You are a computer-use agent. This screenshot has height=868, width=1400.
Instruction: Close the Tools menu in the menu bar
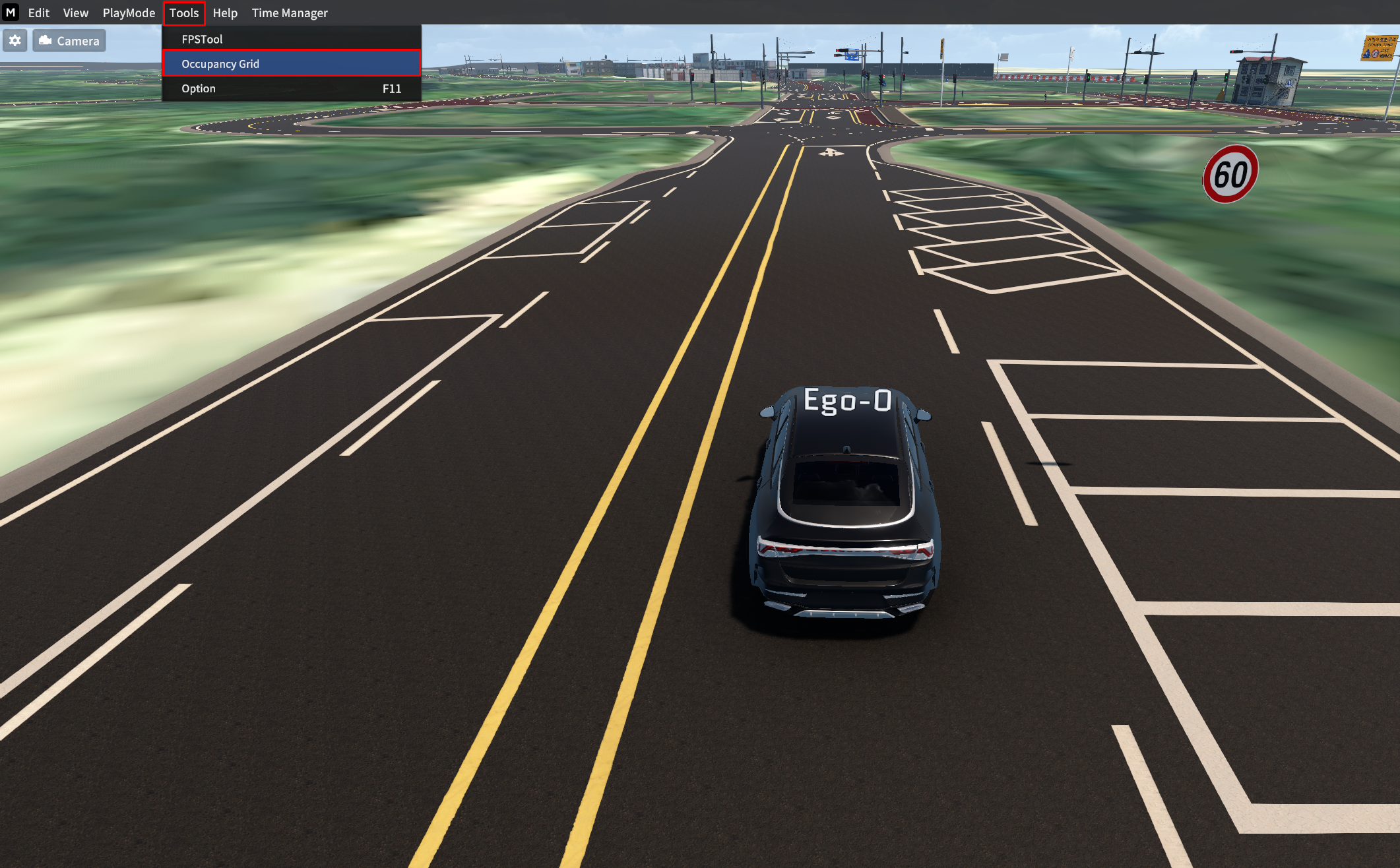(x=184, y=13)
